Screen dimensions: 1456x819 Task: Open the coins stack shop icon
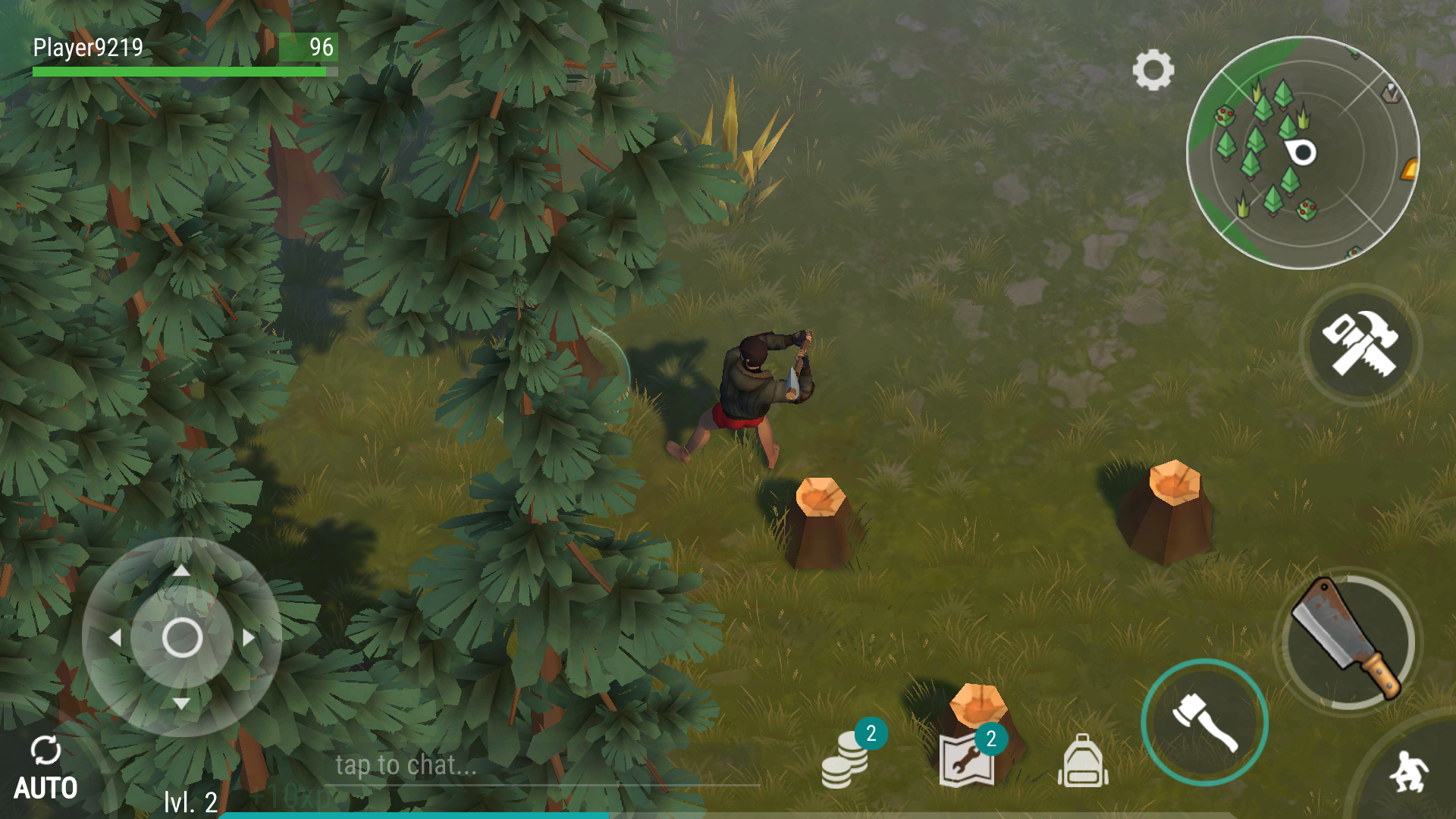(845, 760)
